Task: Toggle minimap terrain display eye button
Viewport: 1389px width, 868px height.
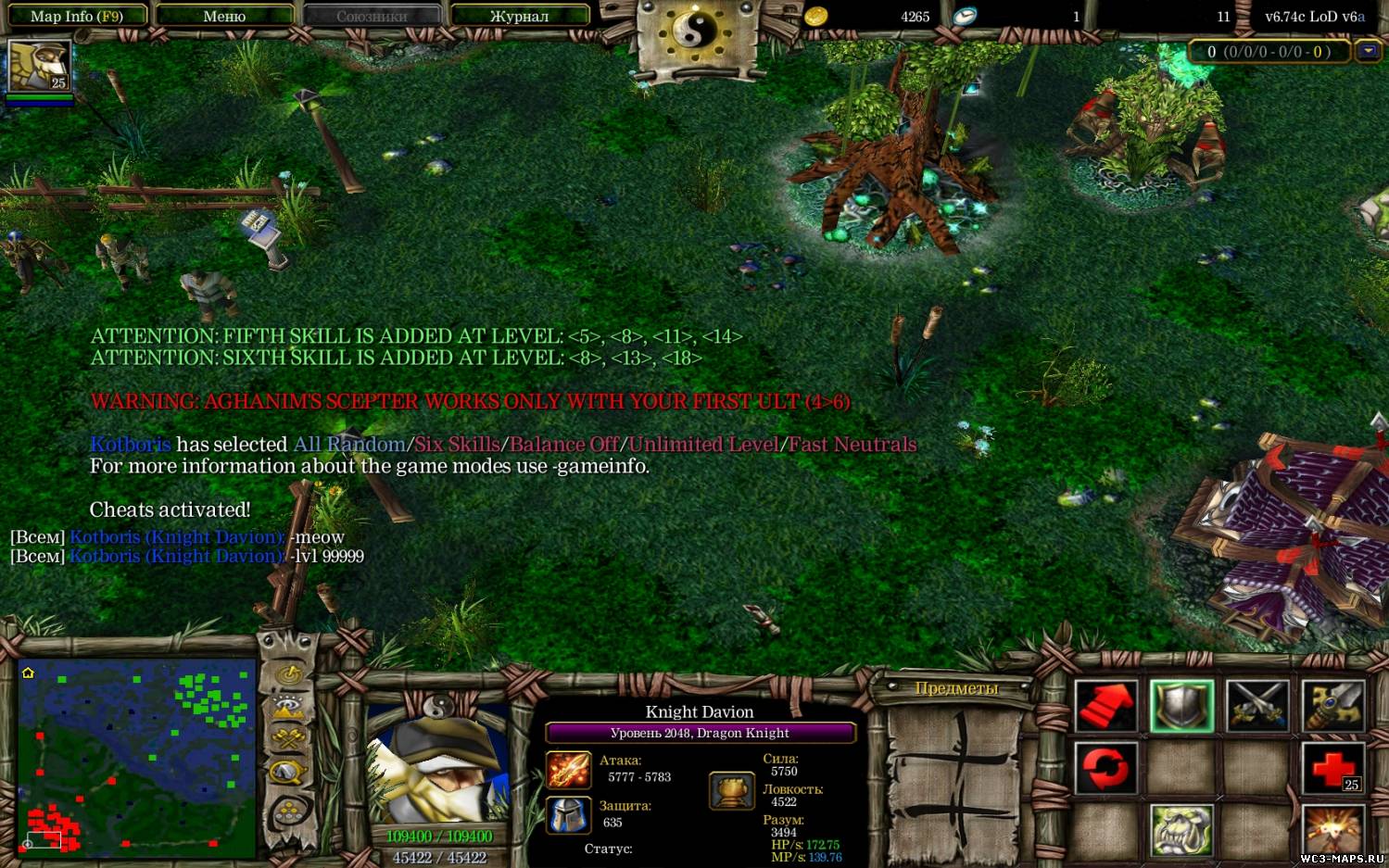Action: point(289,707)
